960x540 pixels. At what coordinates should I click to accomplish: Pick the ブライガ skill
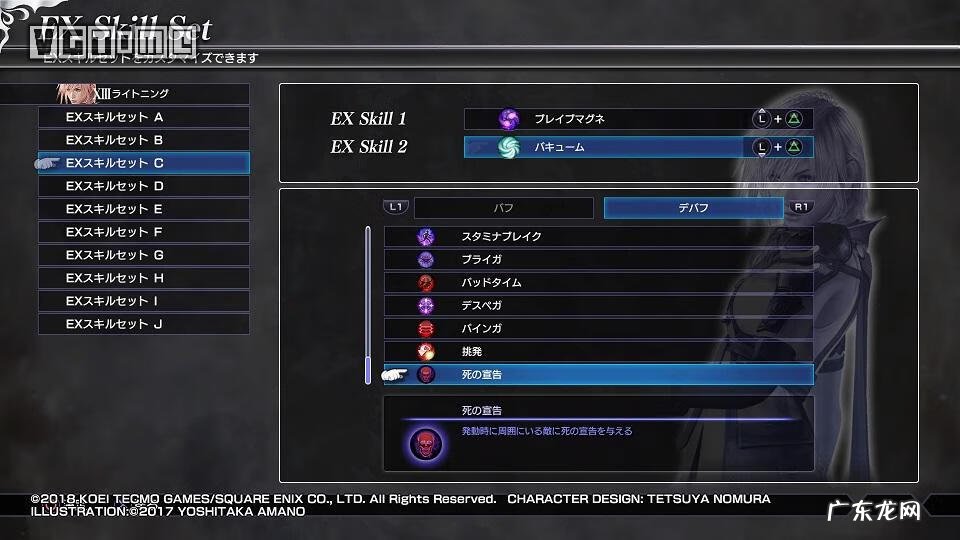point(598,260)
